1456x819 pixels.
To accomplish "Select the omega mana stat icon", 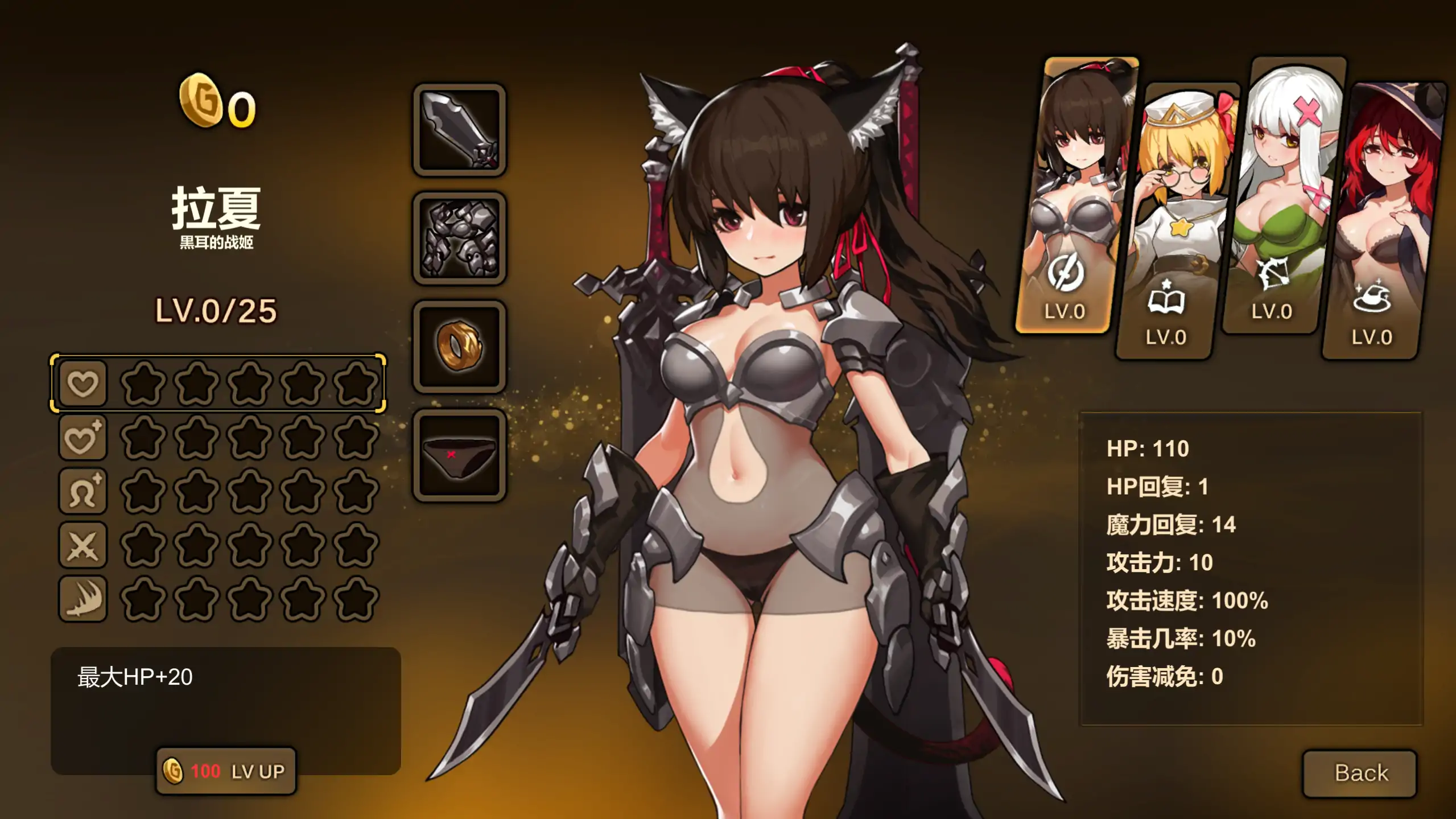I will [x=82, y=490].
